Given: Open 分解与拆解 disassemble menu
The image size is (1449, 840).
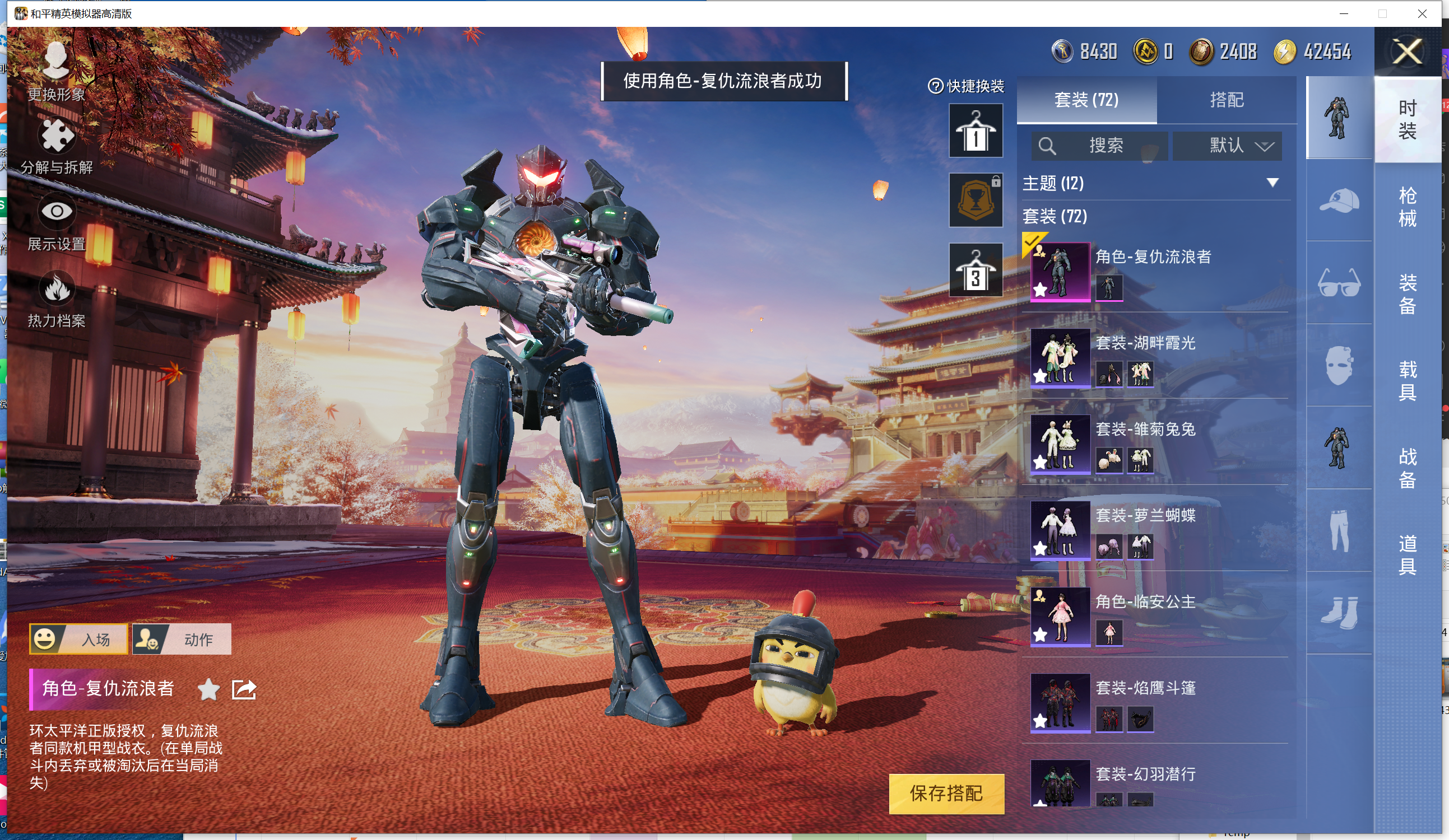Looking at the screenshot, I should click(x=57, y=146).
